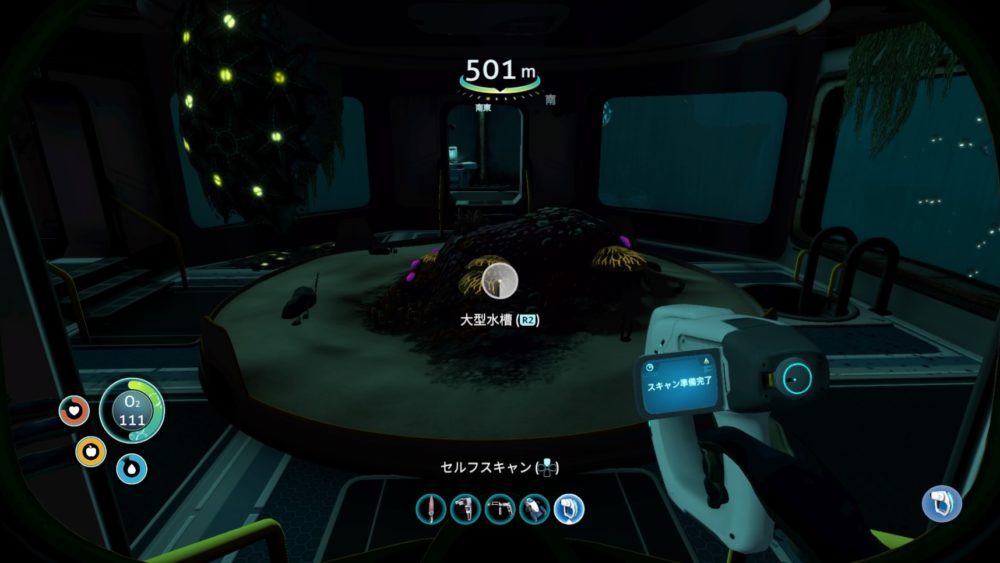Select the highlighted scanner hotbar slot

click(568, 510)
